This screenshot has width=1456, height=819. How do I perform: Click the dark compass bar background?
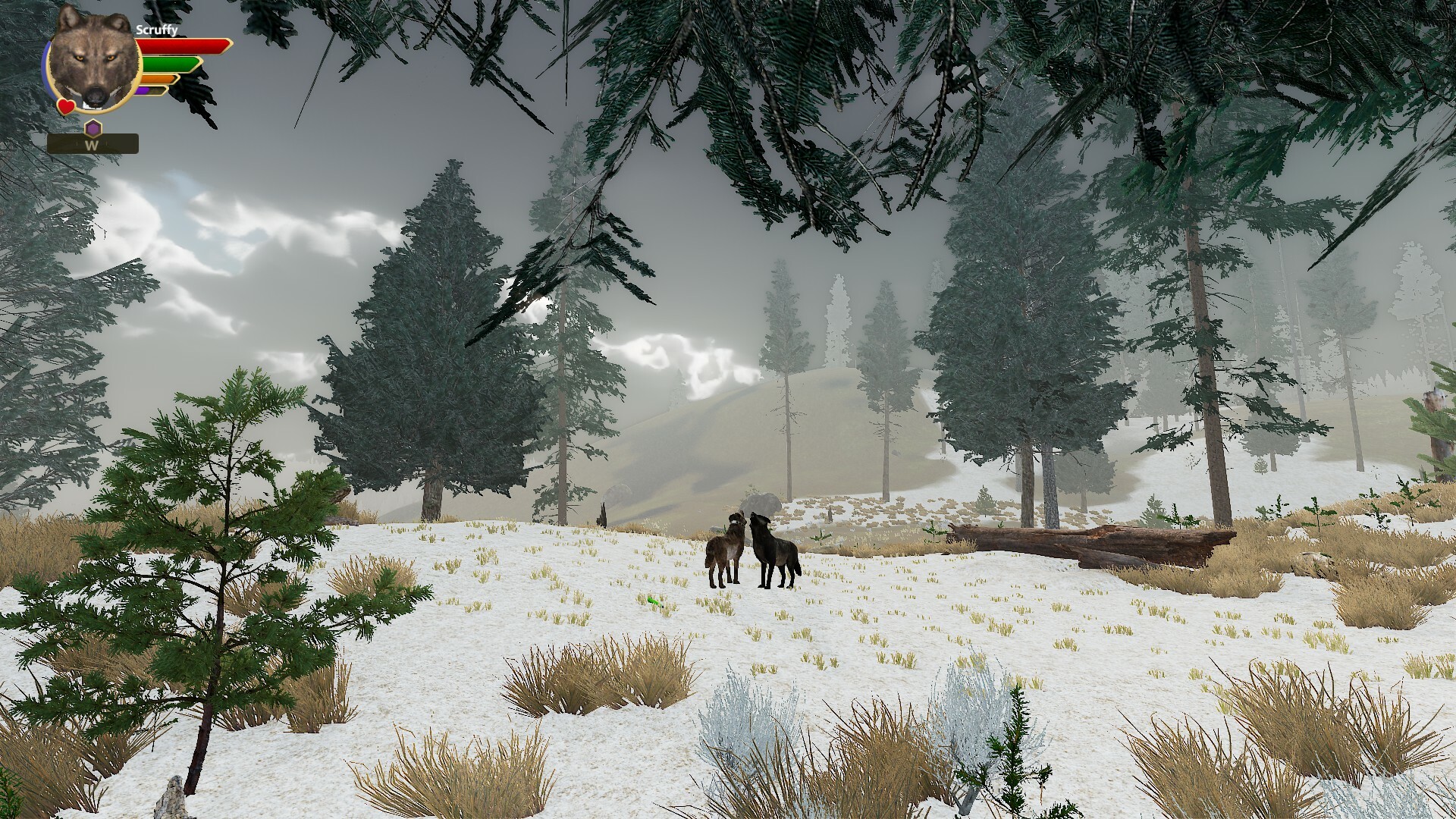coord(121,143)
